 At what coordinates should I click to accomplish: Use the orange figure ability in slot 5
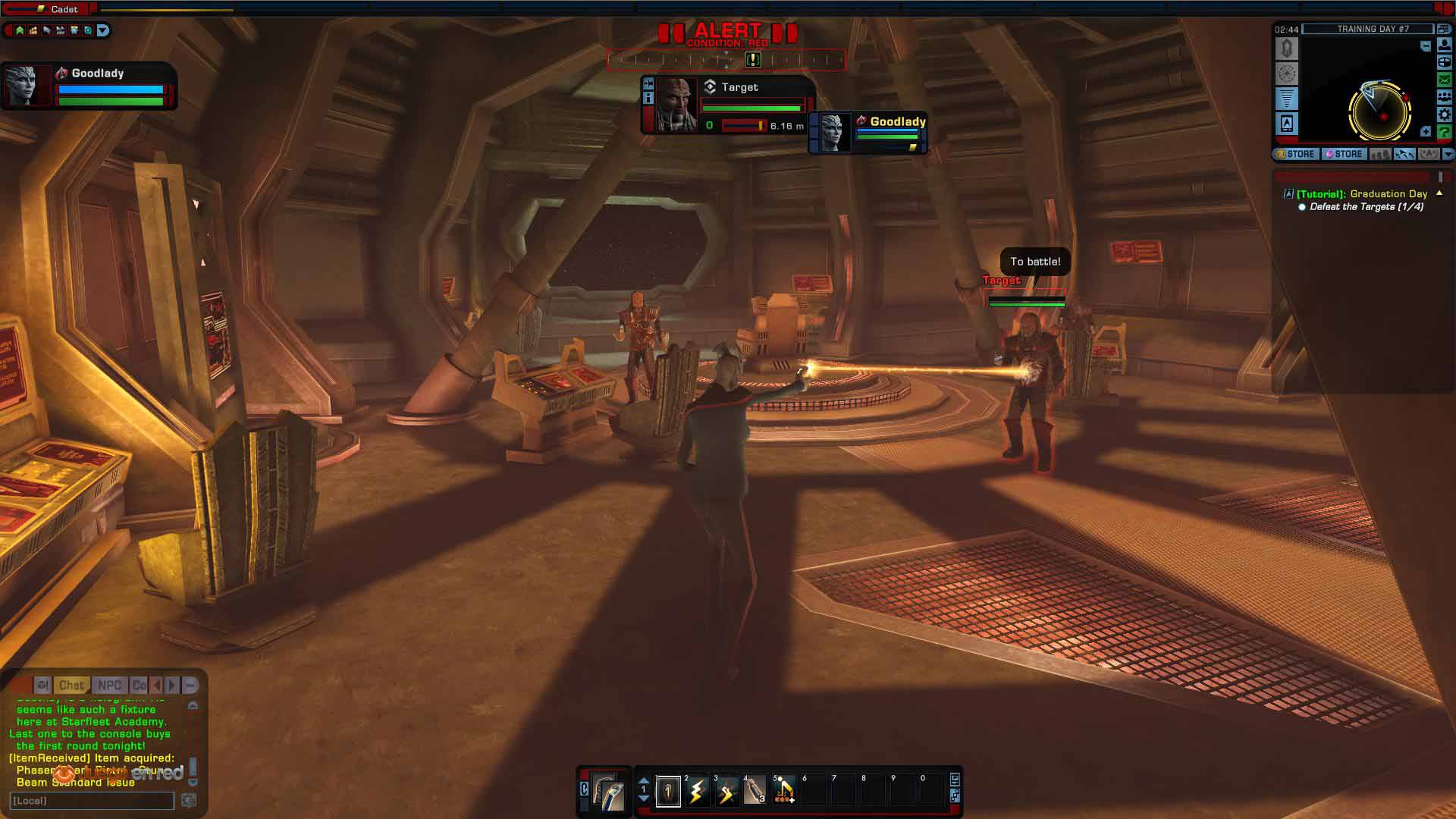coord(784,792)
